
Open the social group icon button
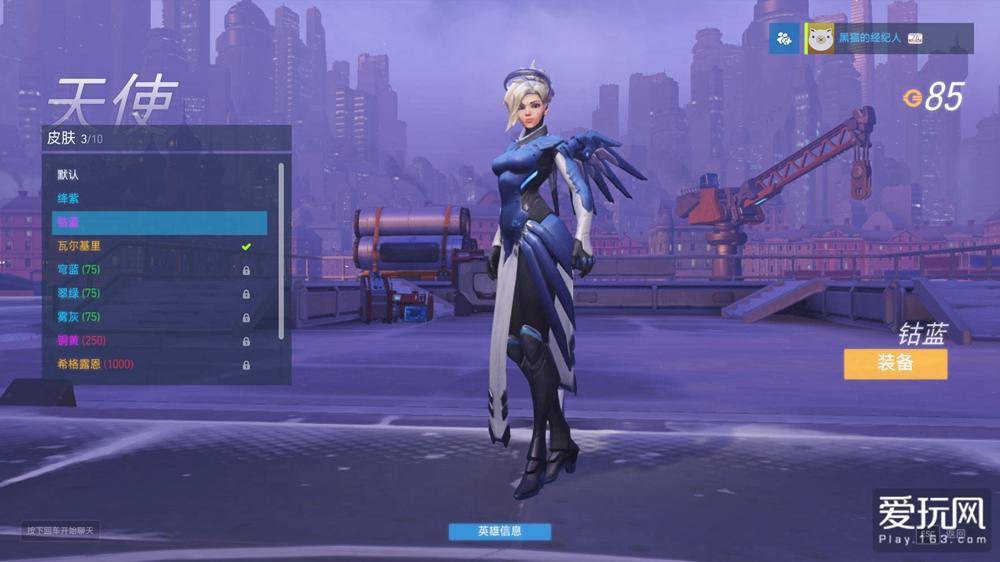point(784,39)
